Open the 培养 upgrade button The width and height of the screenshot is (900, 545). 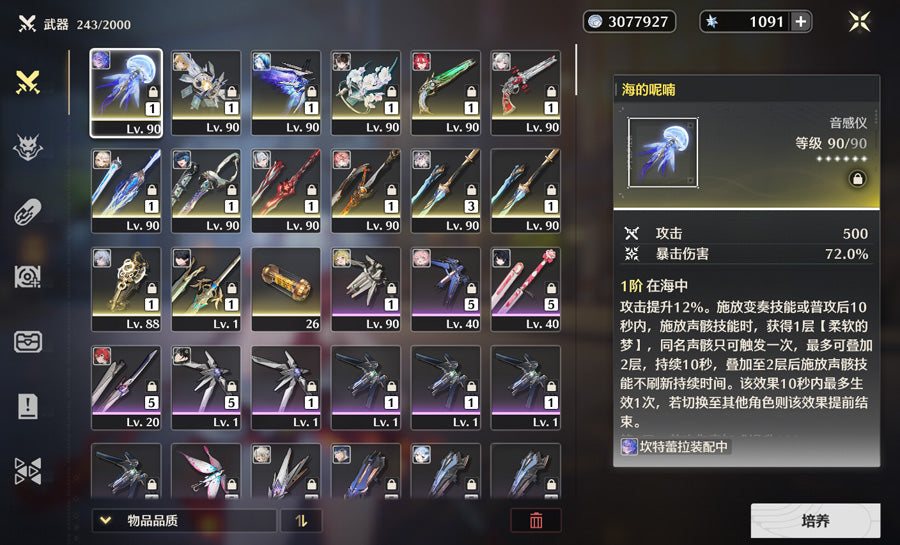click(815, 521)
